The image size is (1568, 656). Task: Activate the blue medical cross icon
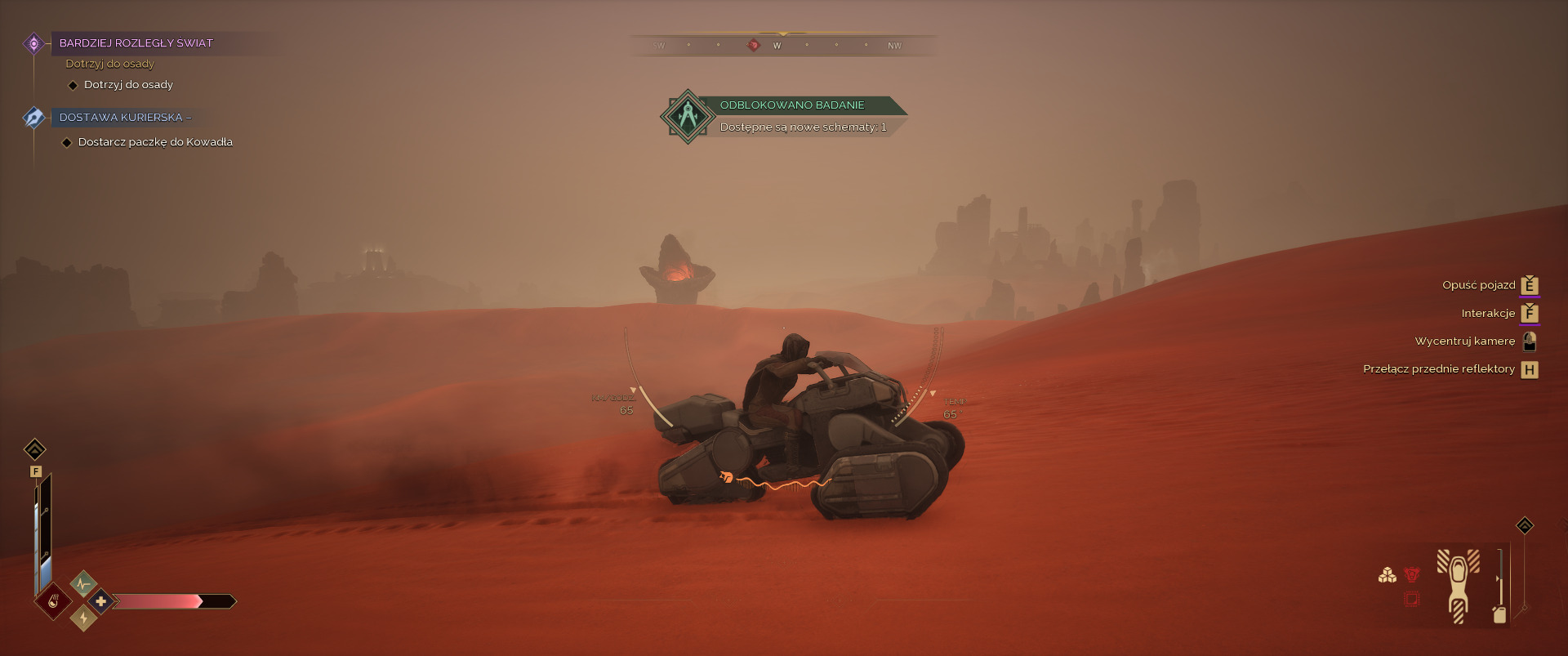(x=101, y=602)
